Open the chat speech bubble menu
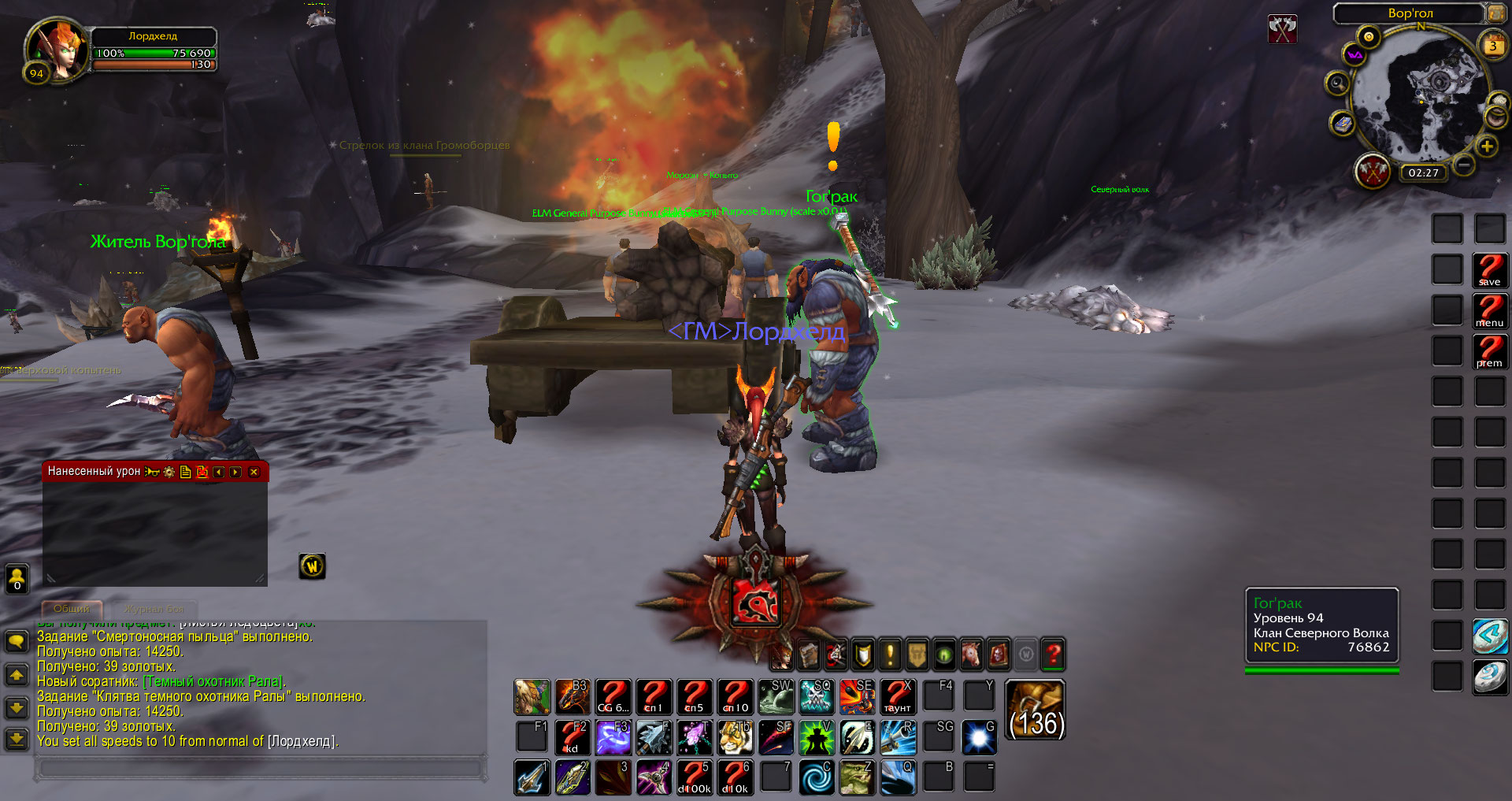Viewport: 1512px width, 801px height. [17, 641]
